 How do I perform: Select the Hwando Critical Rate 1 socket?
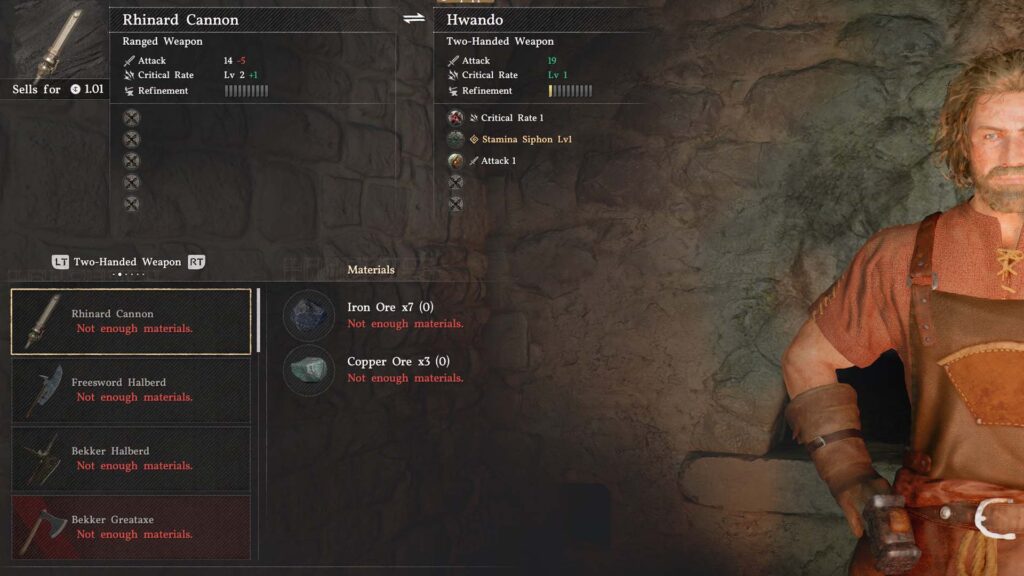click(456, 118)
